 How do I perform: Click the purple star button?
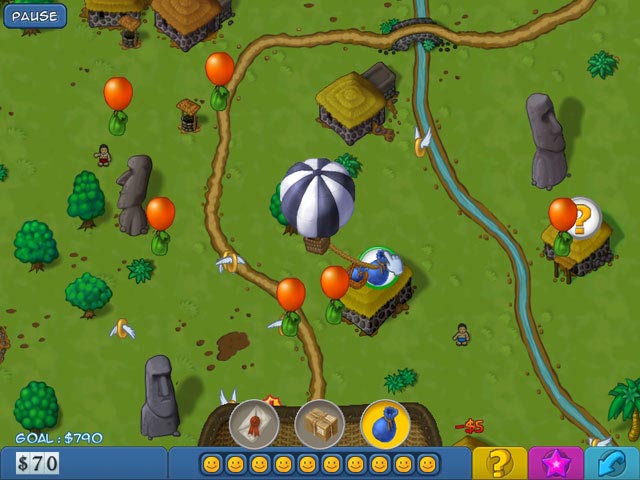click(x=557, y=463)
